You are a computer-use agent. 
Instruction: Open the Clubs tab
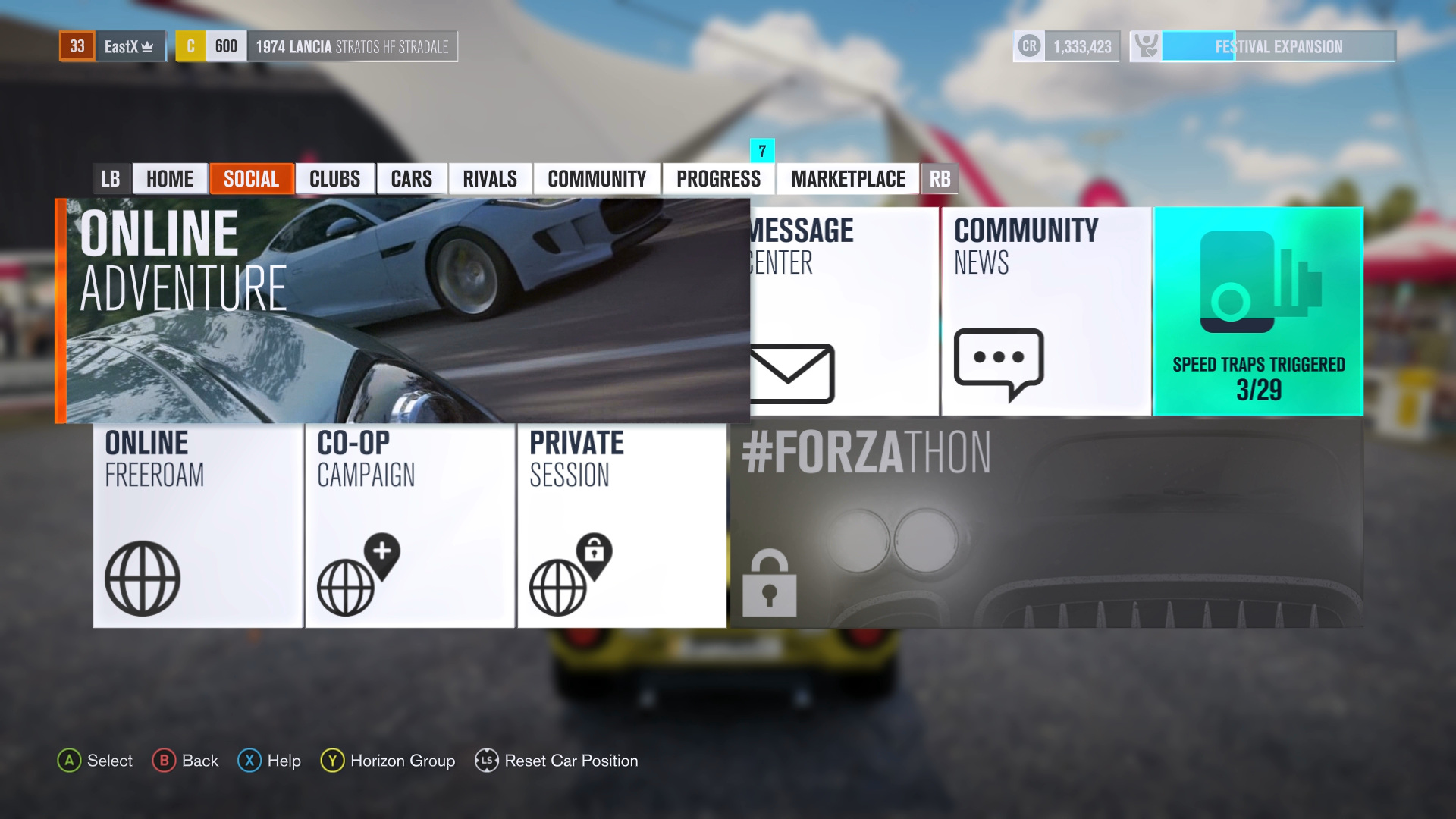(334, 179)
